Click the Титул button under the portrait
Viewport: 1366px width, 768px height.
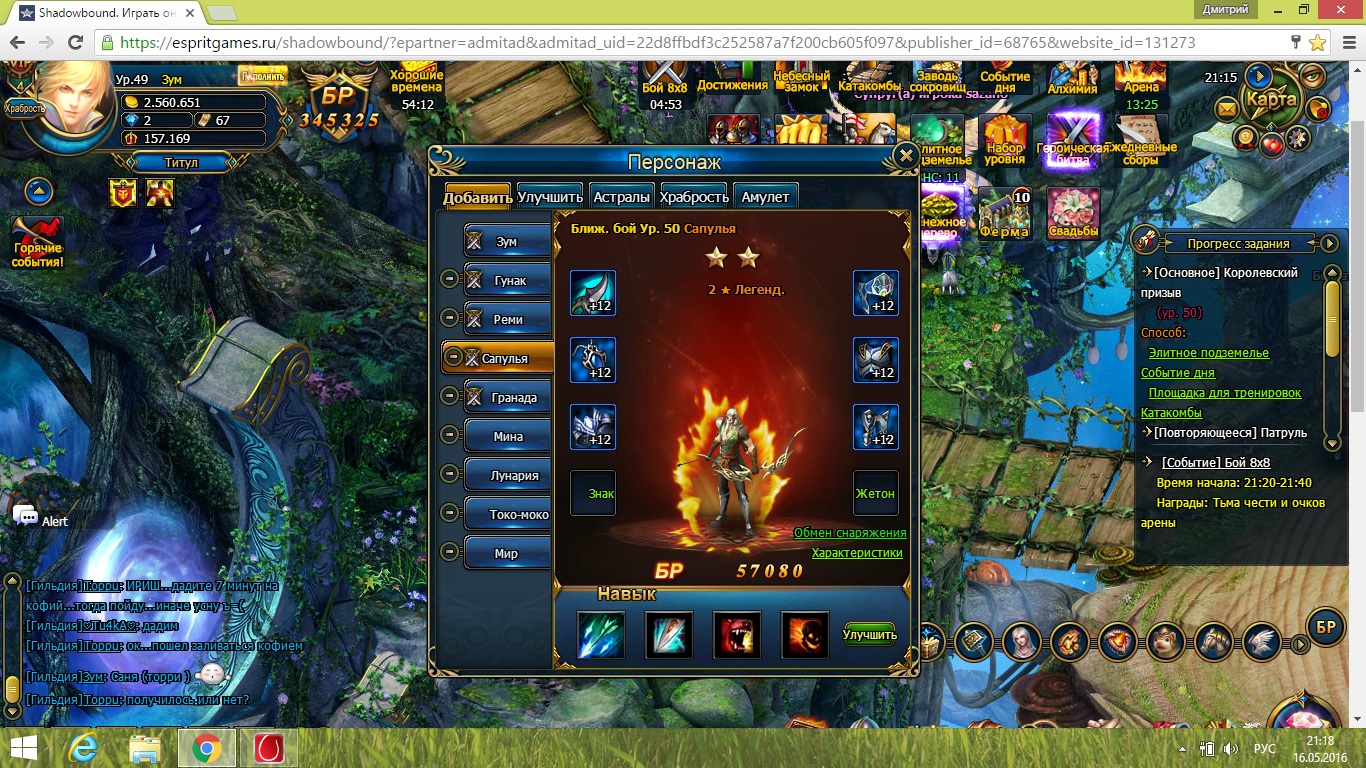(180, 162)
